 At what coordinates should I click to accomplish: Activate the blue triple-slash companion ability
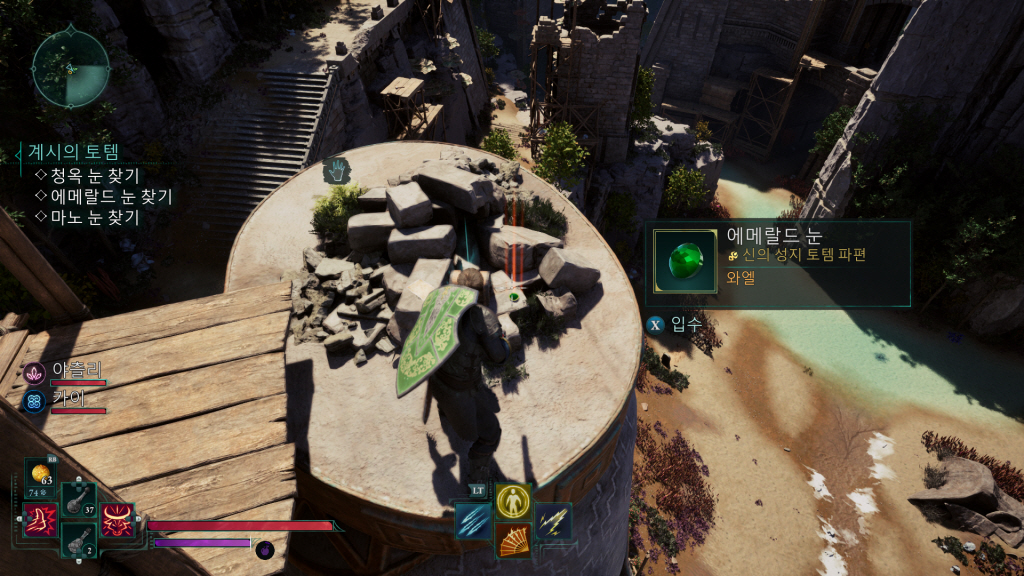coord(472,521)
